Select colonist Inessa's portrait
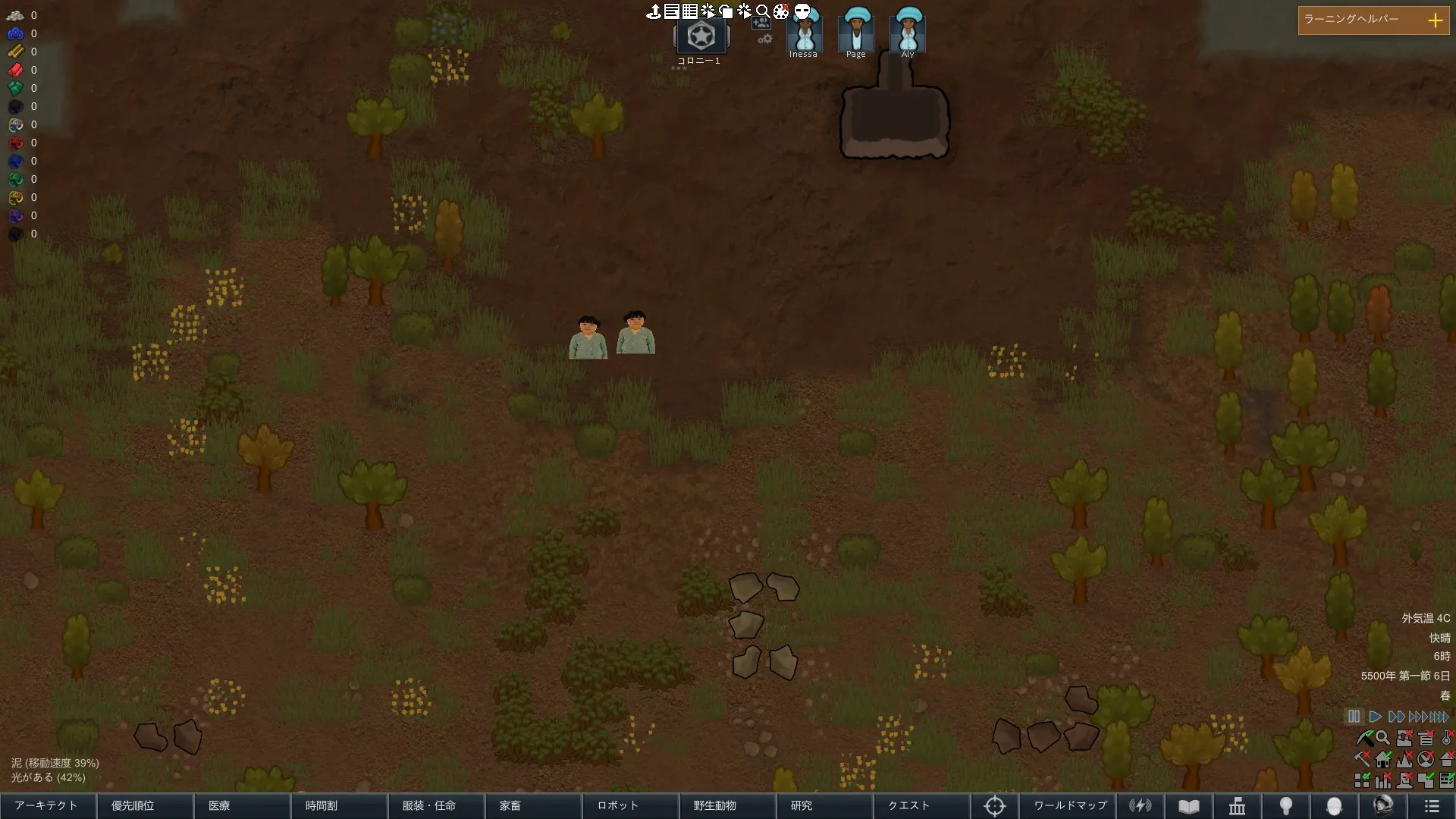The height and width of the screenshot is (819, 1456). click(804, 32)
